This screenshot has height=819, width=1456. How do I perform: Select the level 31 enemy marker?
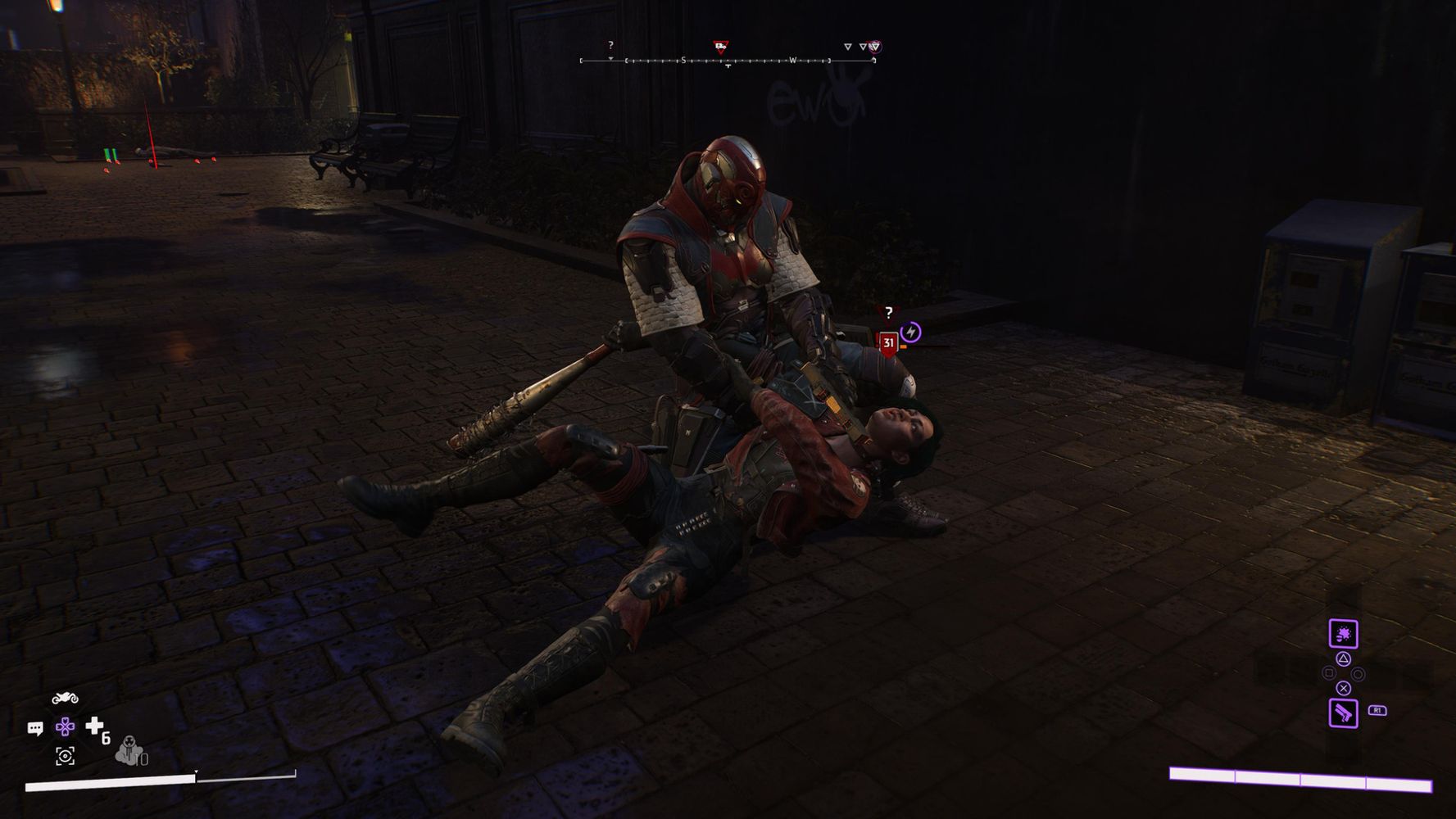tap(888, 342)
